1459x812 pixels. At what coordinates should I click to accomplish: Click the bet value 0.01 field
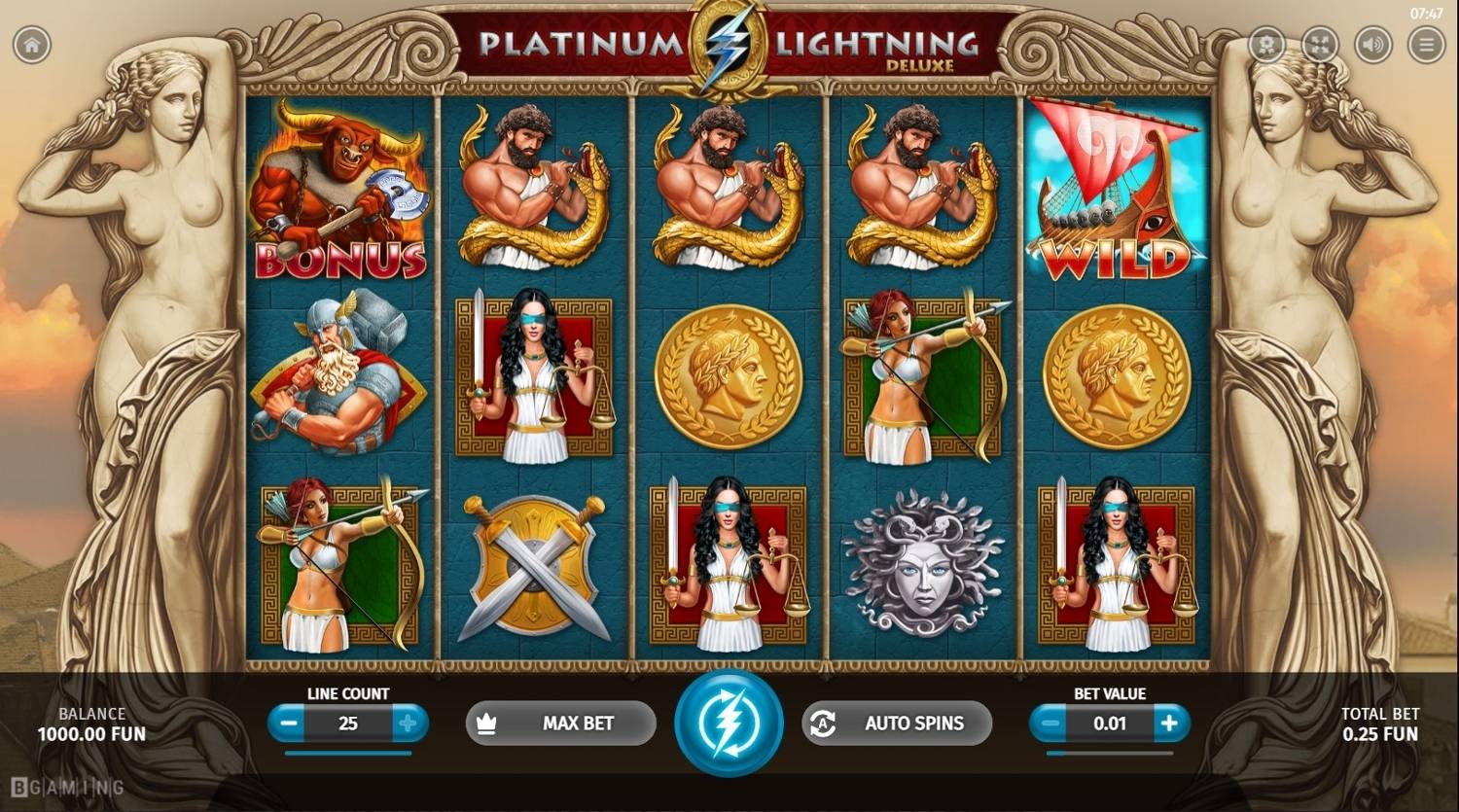pyautogui.click(x=1109, y=724)
